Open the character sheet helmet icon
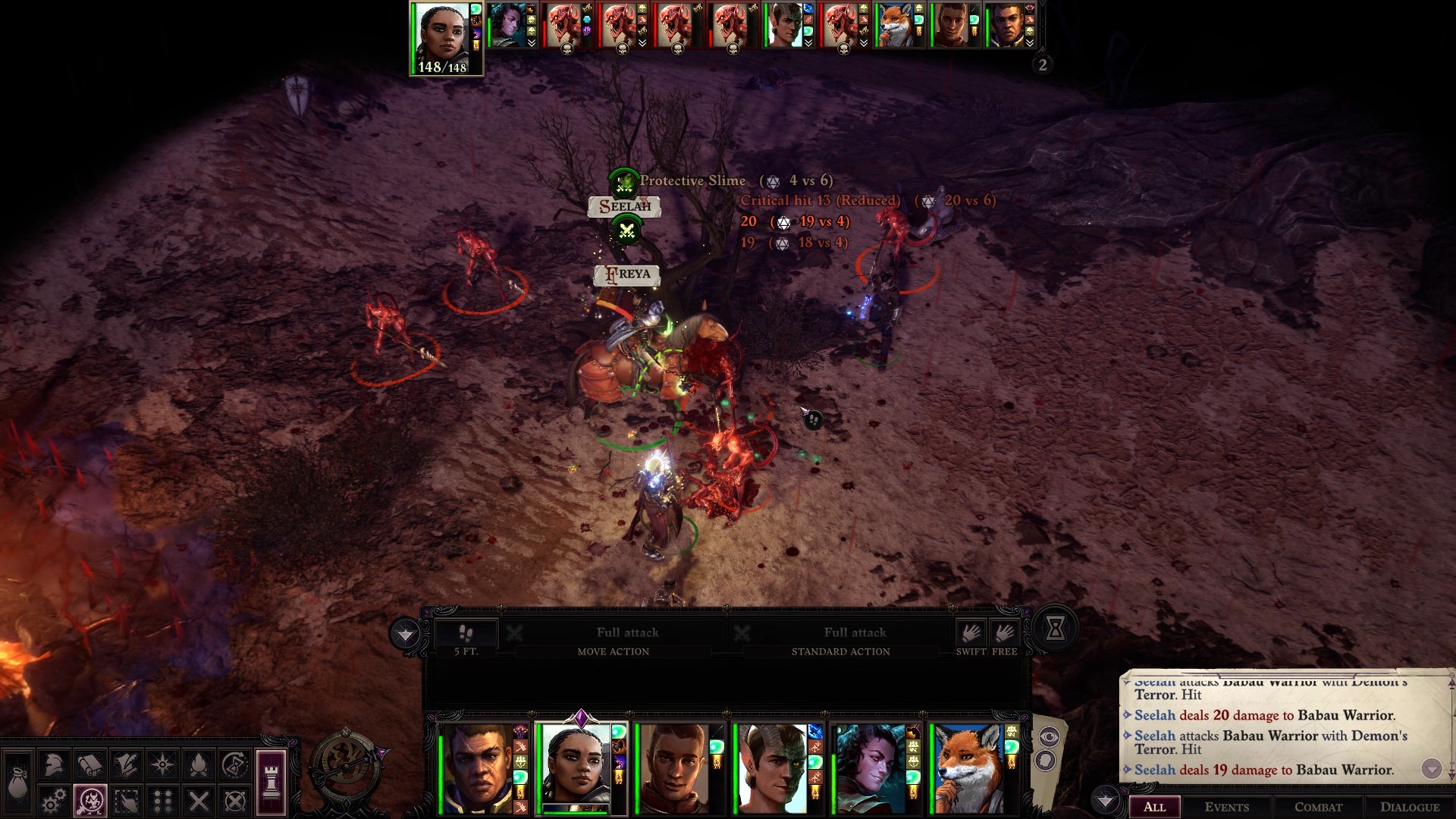This screenshot has height=819, width=1456. [53, 764]
